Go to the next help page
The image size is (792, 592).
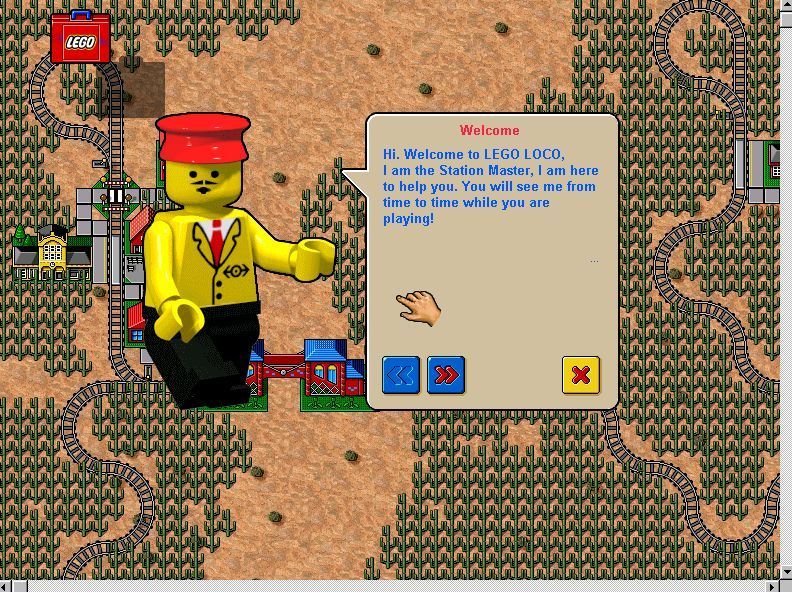(446, 375)
